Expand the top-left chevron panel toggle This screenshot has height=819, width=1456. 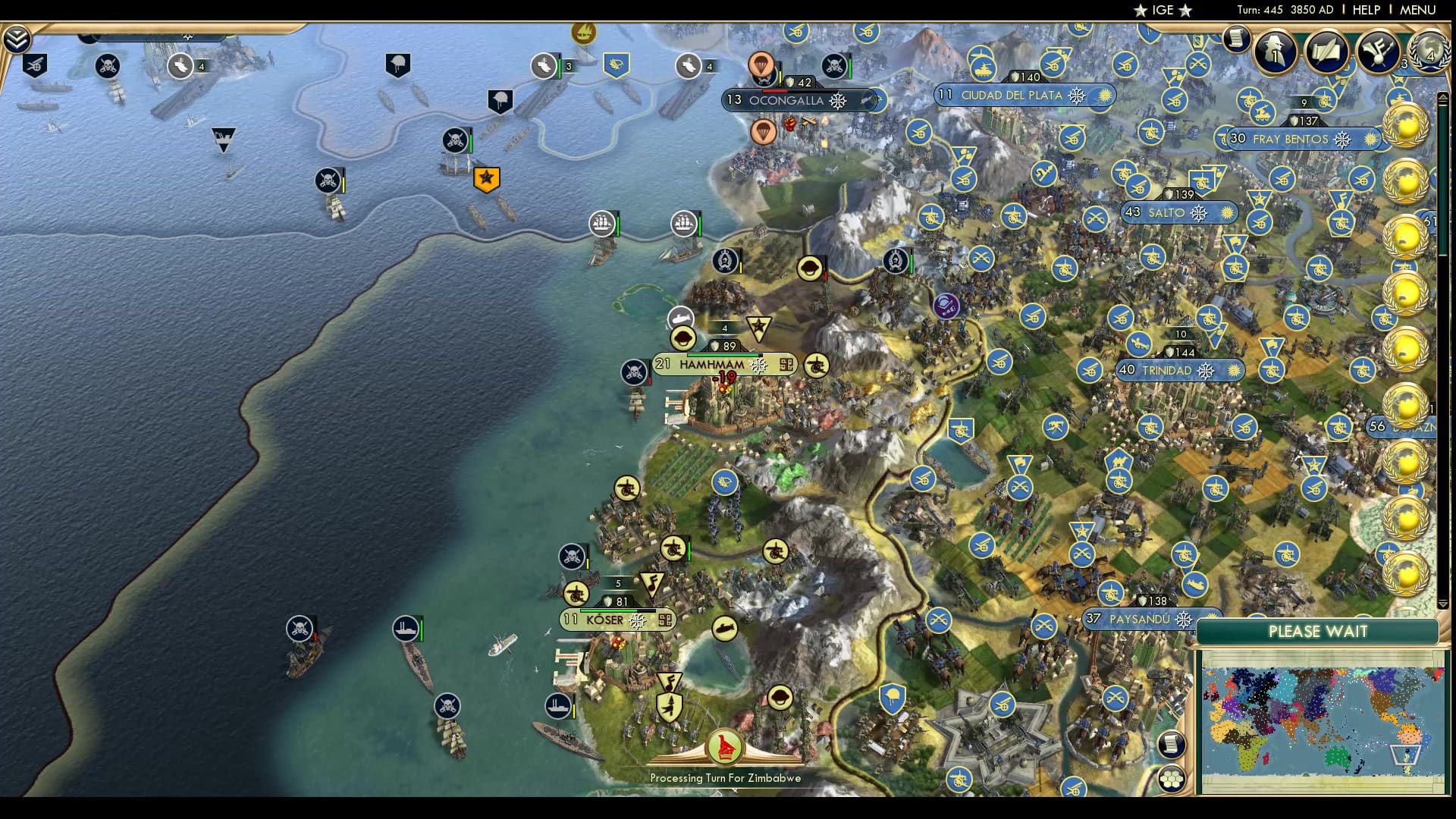(x=16, y=39)
